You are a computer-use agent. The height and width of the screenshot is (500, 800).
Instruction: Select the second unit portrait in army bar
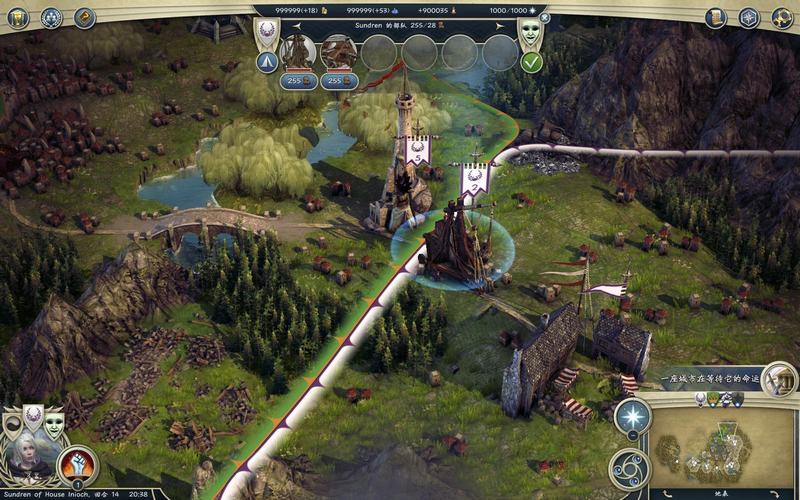pyautogui.click(x=338, y=51)
